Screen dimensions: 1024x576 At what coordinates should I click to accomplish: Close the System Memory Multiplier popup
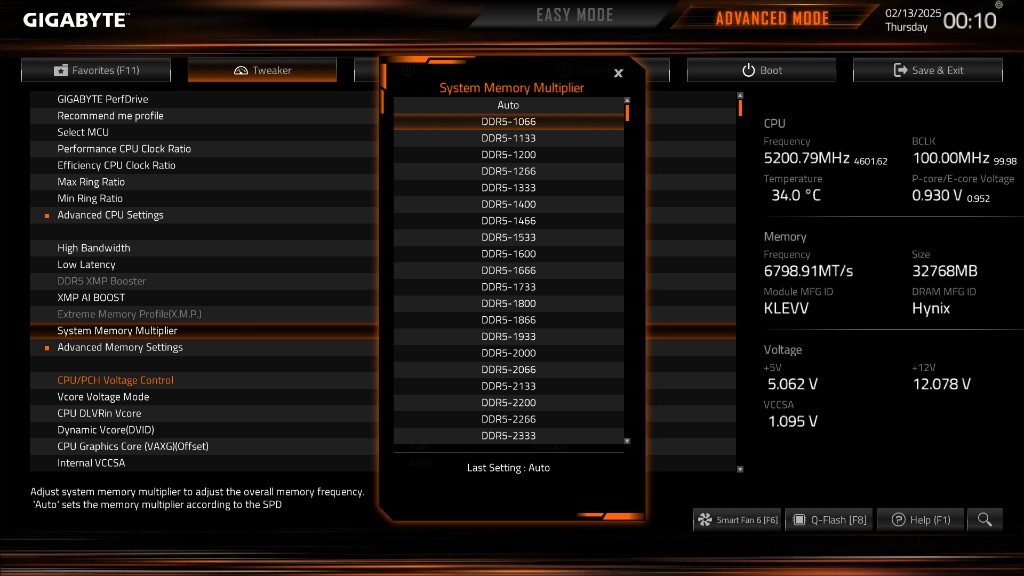[x=618, y=73]
